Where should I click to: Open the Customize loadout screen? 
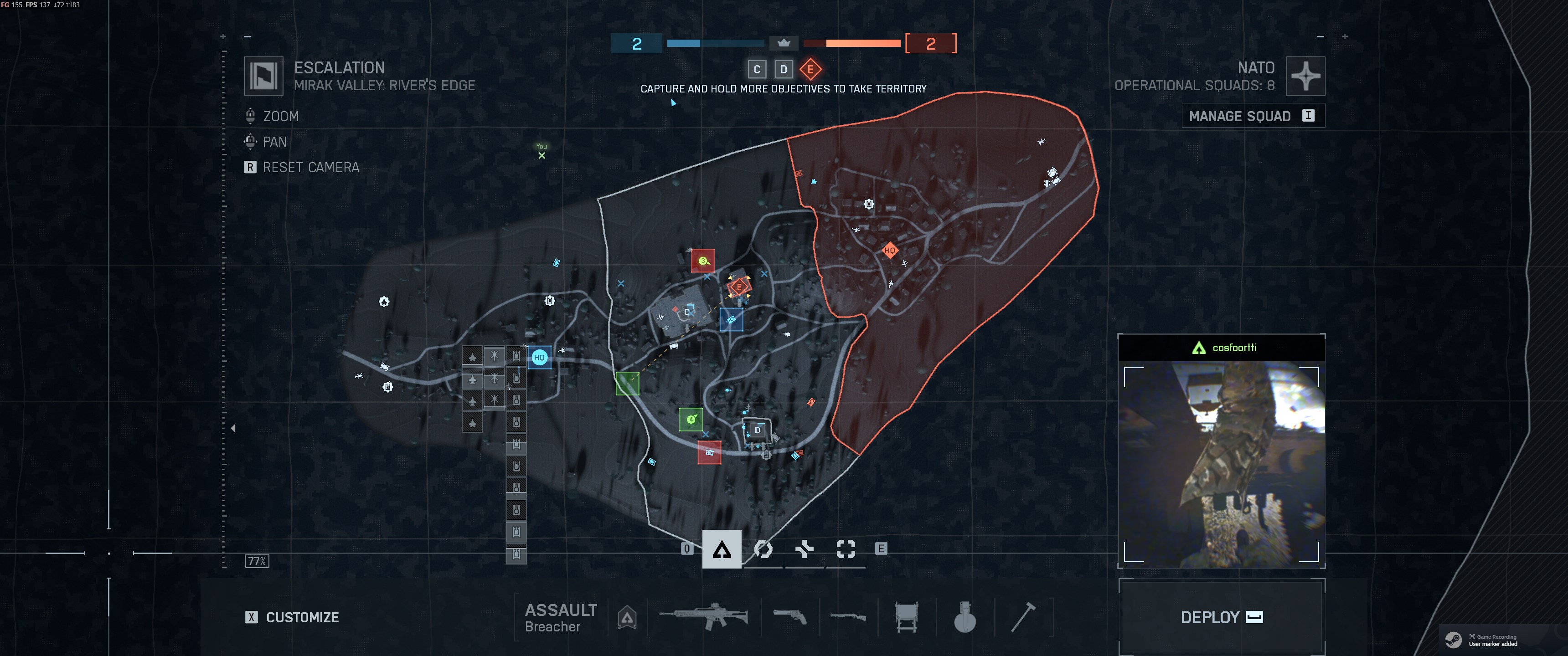point(293,617)
